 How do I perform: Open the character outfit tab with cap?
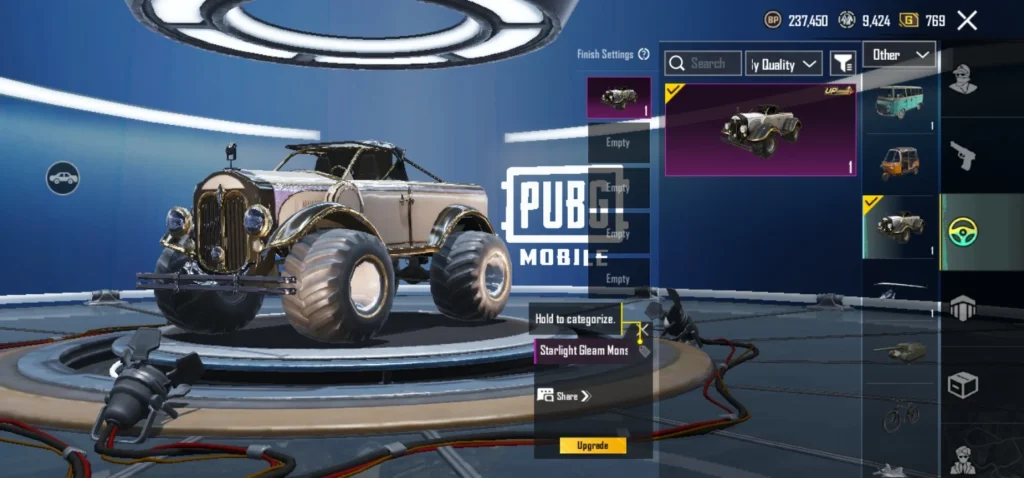963,80
